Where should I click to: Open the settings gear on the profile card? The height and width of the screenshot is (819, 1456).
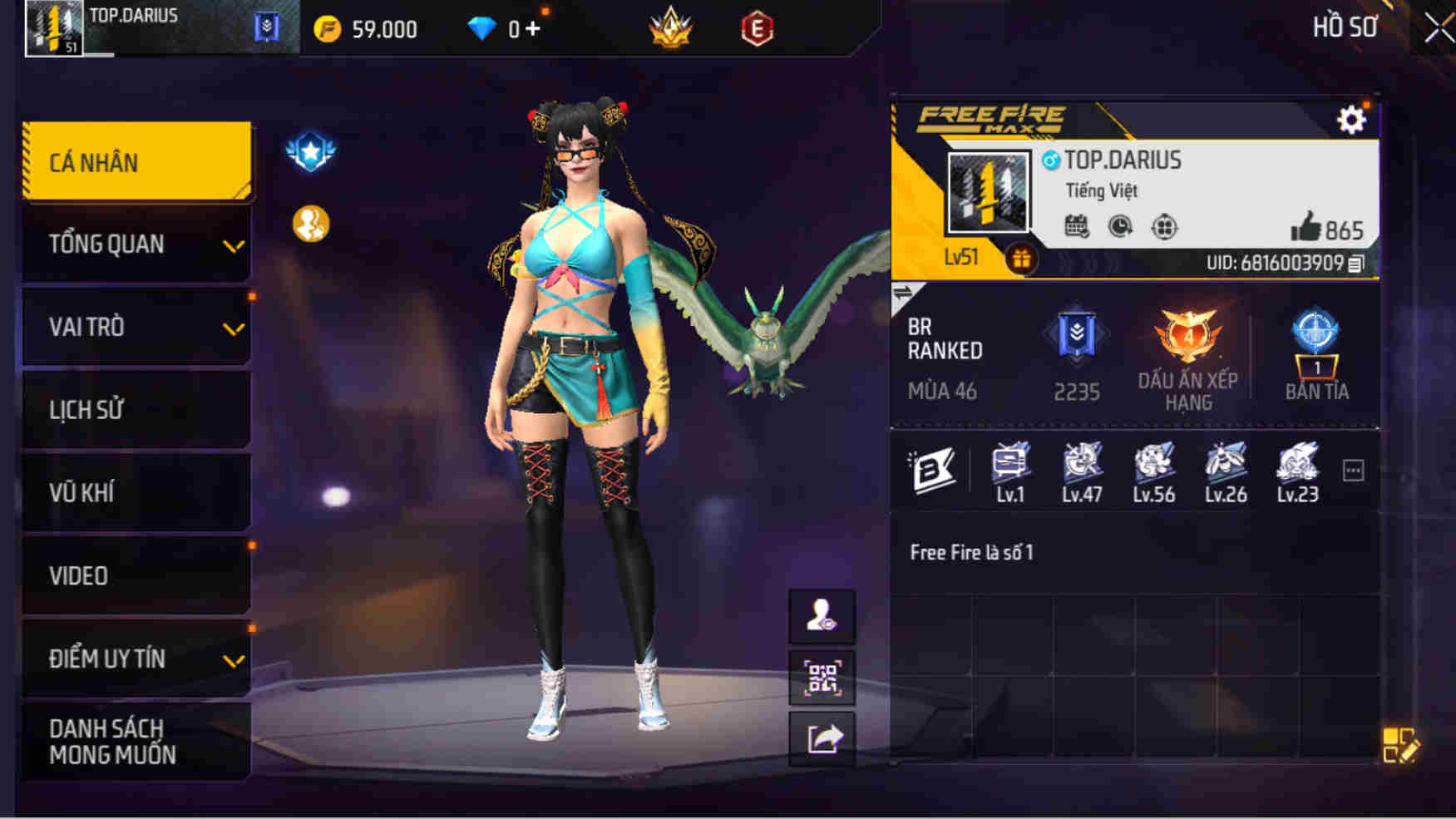pos(1351,119)
